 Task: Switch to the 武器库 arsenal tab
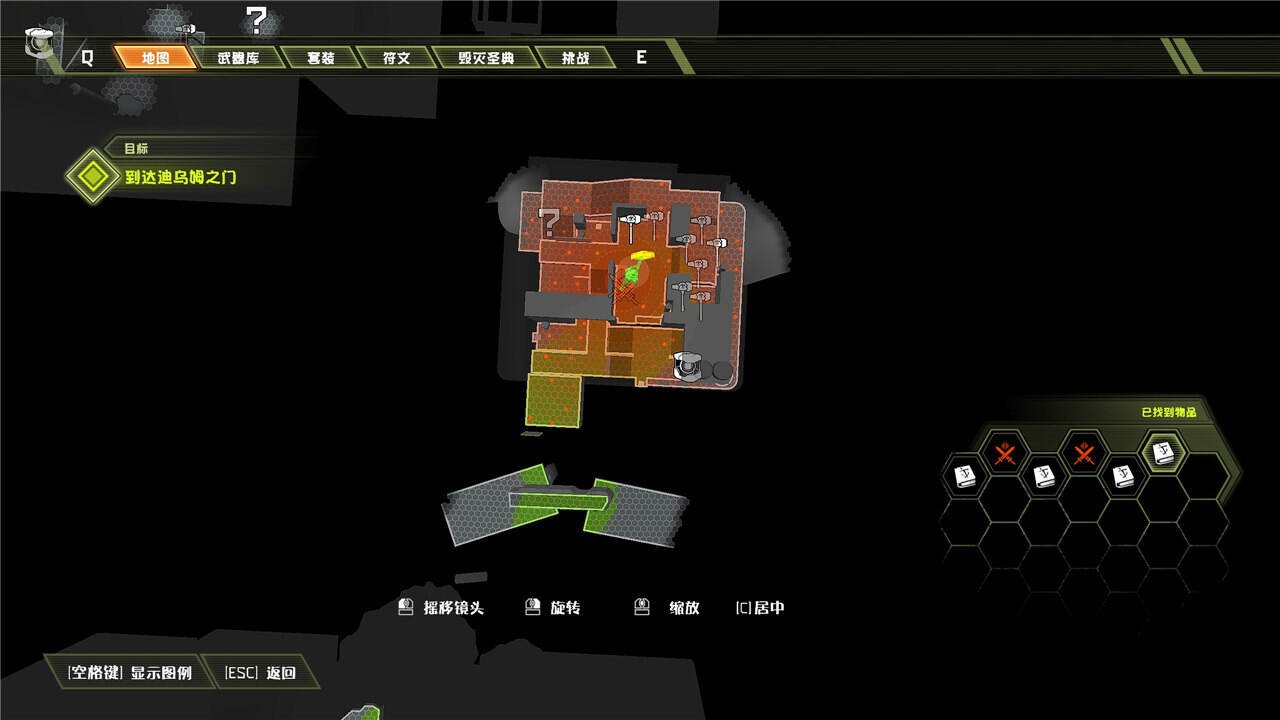pos(238,57)
